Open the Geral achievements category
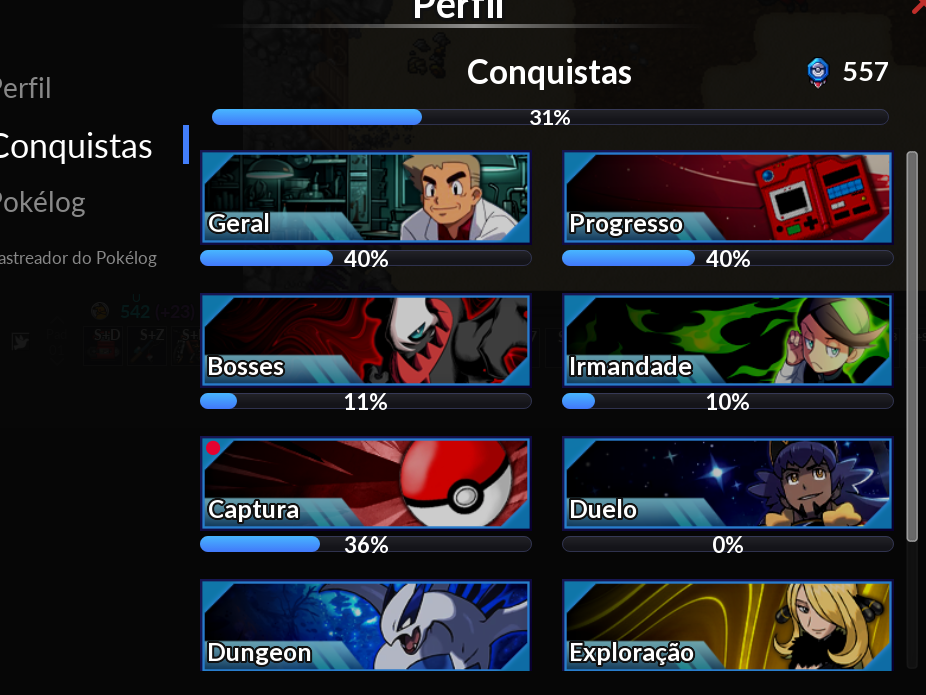 pos(365,198)
